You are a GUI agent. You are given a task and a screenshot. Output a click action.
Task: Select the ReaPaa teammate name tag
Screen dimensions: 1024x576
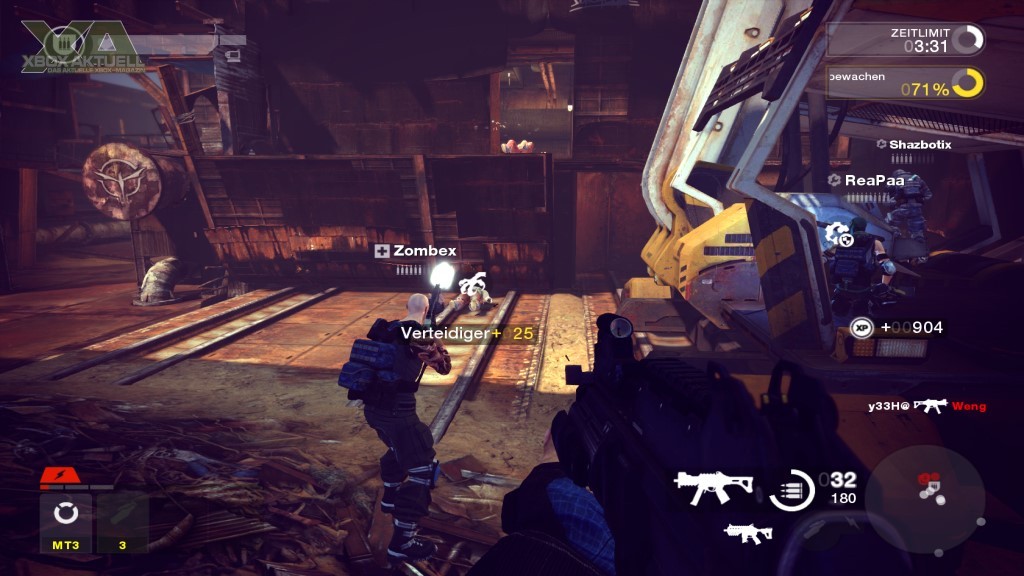point(866,180)
